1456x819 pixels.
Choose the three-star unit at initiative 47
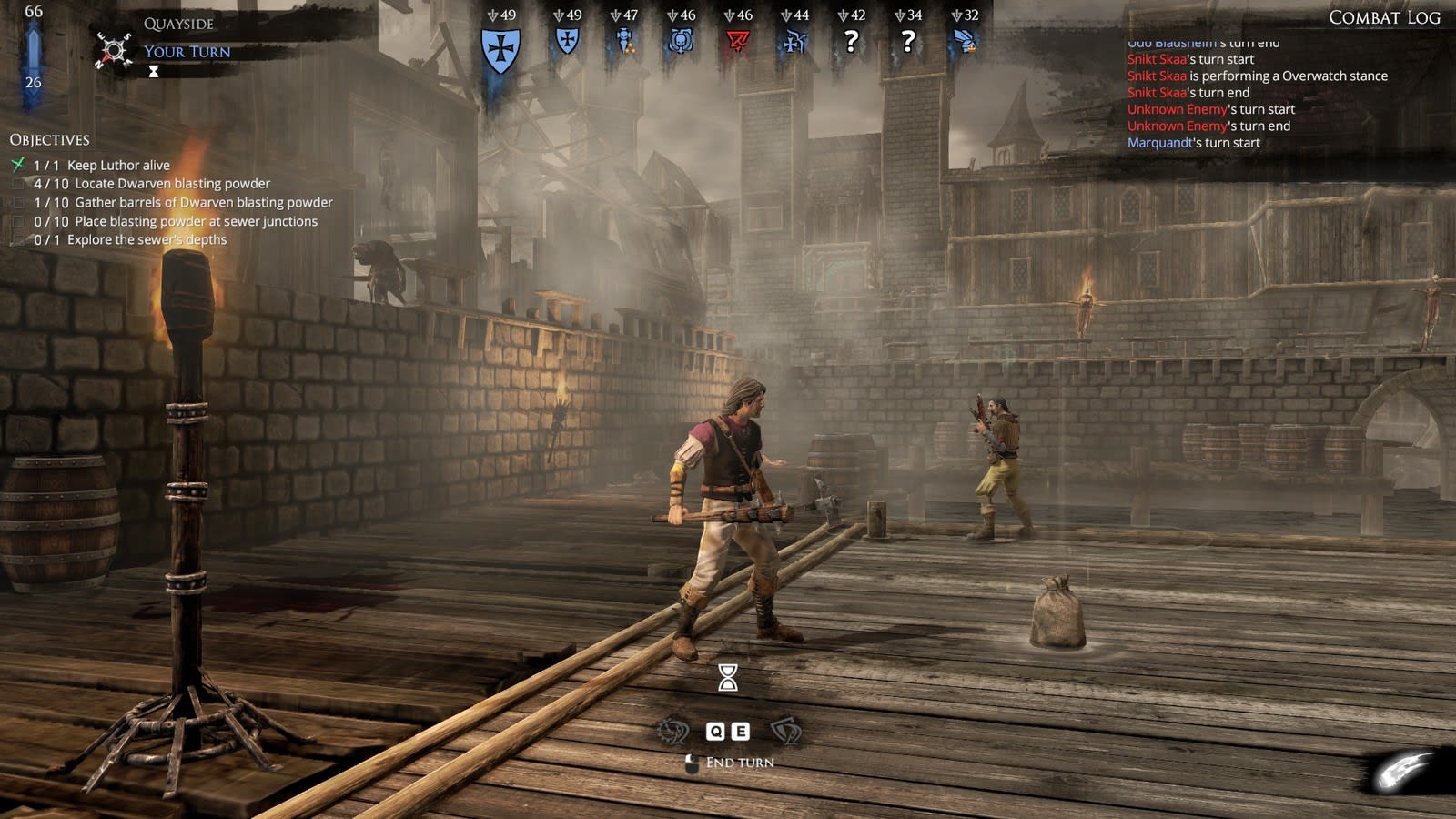pyautogui.click(x=624, y=41)
